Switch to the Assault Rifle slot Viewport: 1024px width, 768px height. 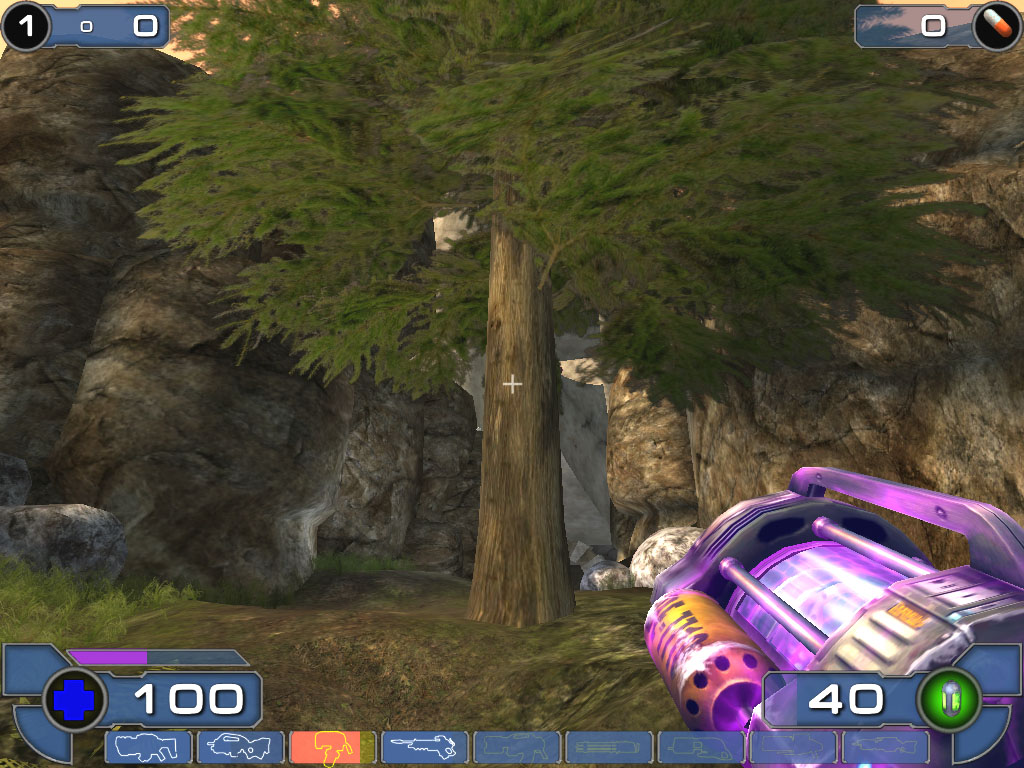(240, 747)
